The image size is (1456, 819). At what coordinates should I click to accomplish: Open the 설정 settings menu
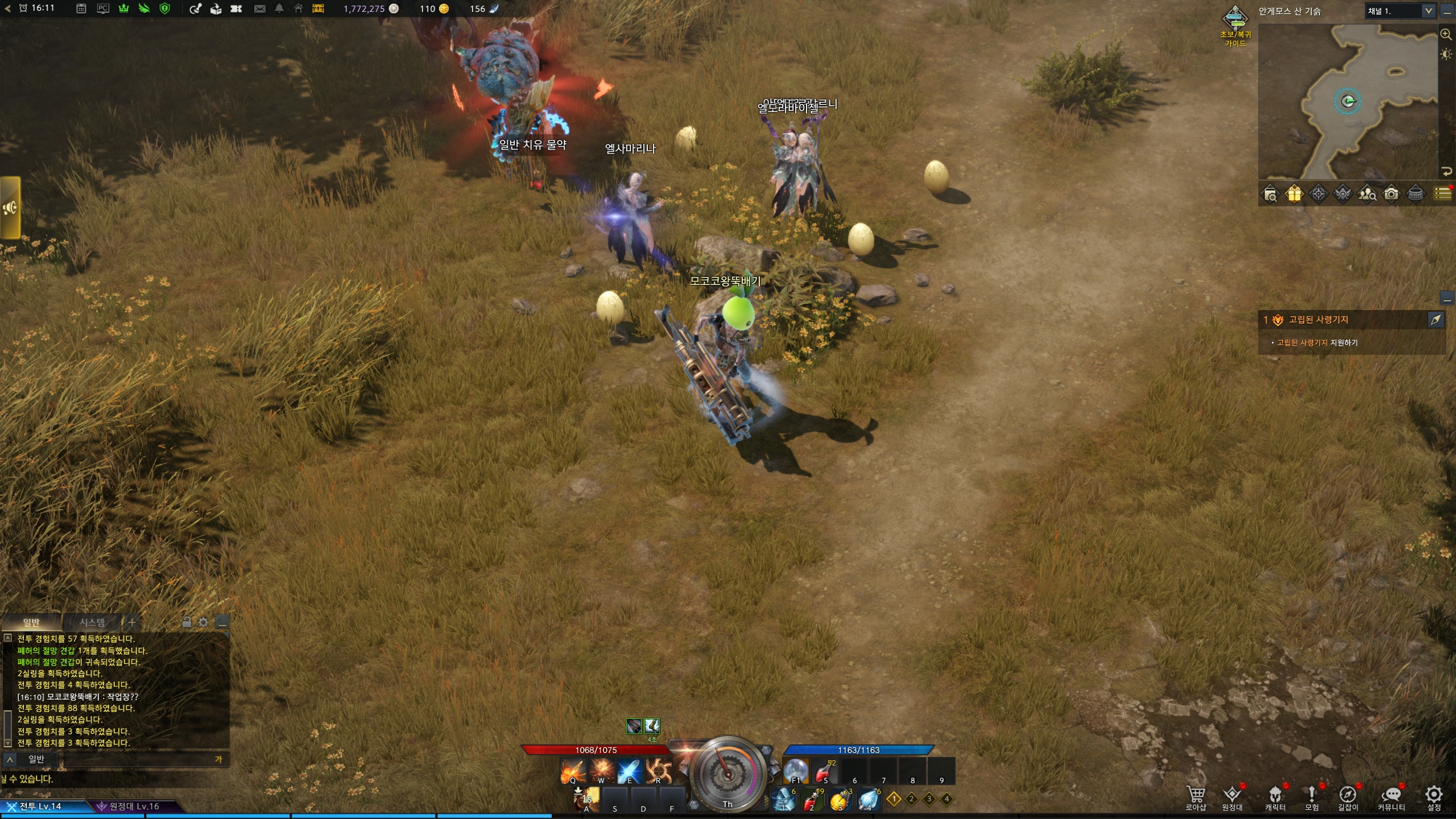(x=1434, y=796)
